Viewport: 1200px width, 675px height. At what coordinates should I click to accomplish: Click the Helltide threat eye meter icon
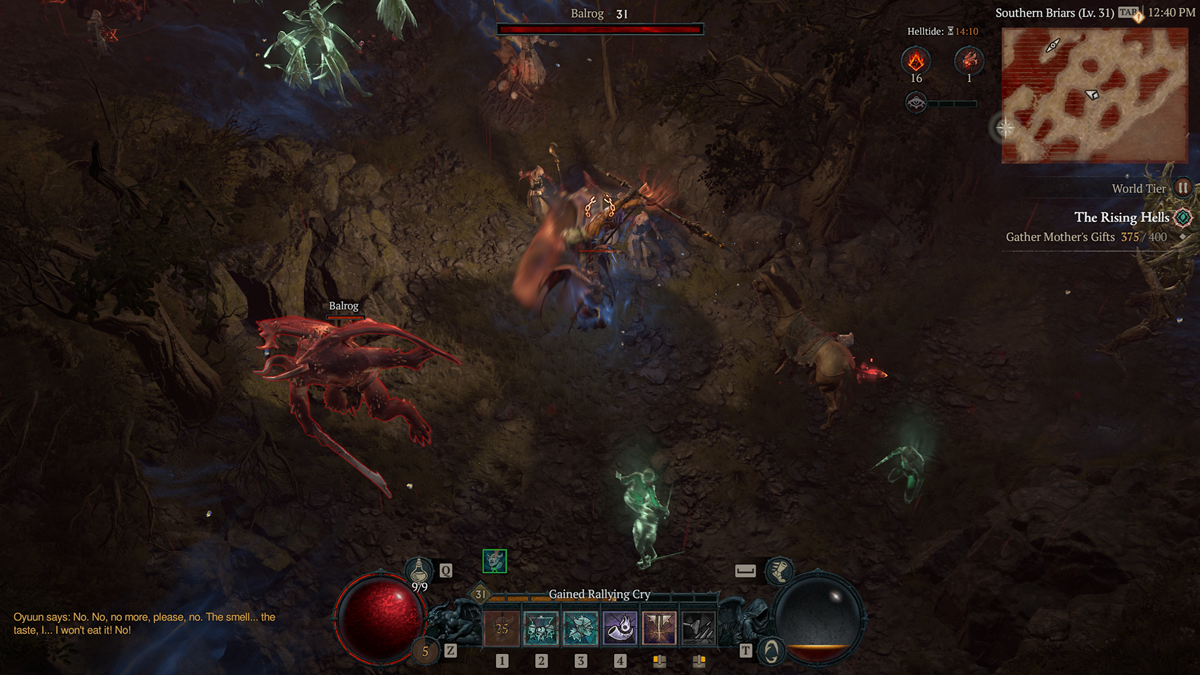click(x=915, y=102)
